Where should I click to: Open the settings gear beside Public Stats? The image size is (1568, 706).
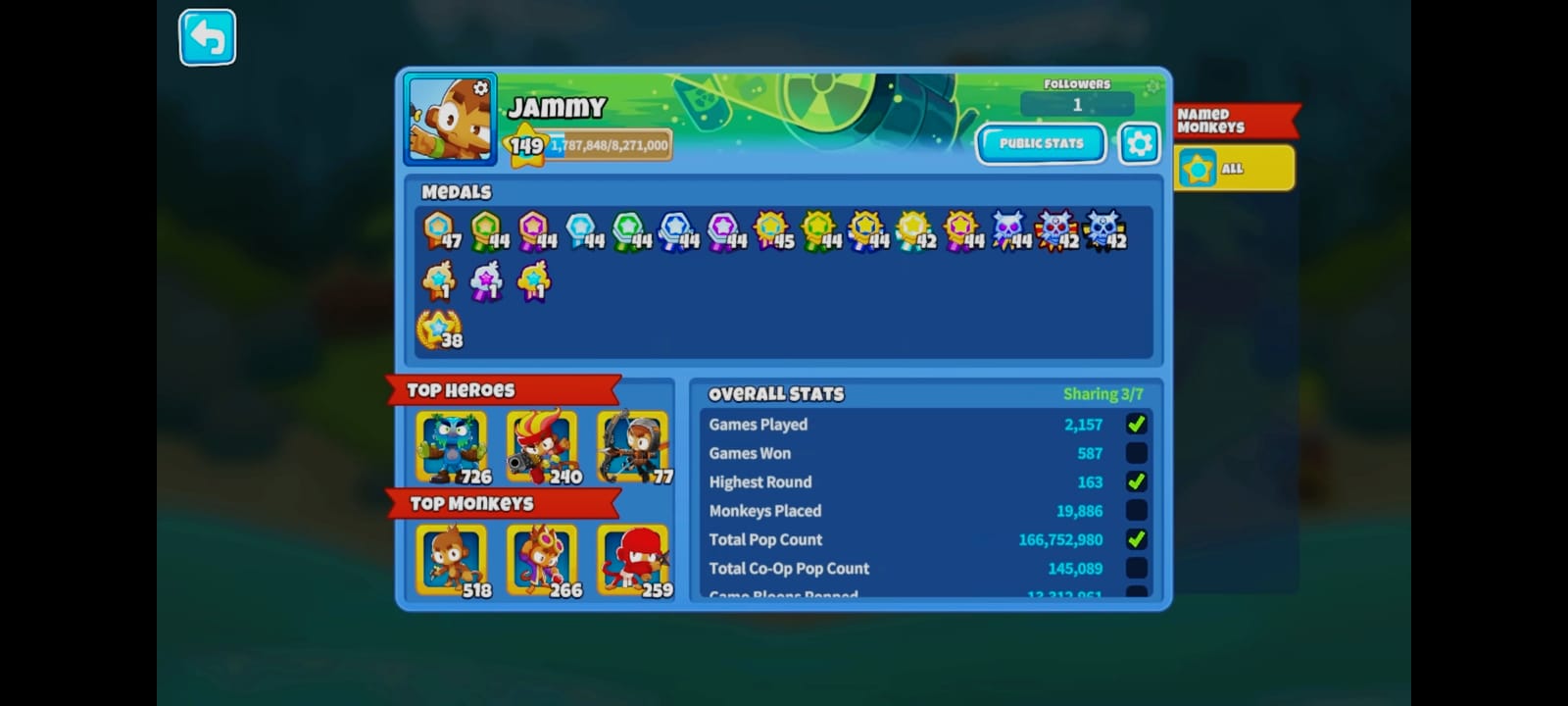coord(1138,142)
